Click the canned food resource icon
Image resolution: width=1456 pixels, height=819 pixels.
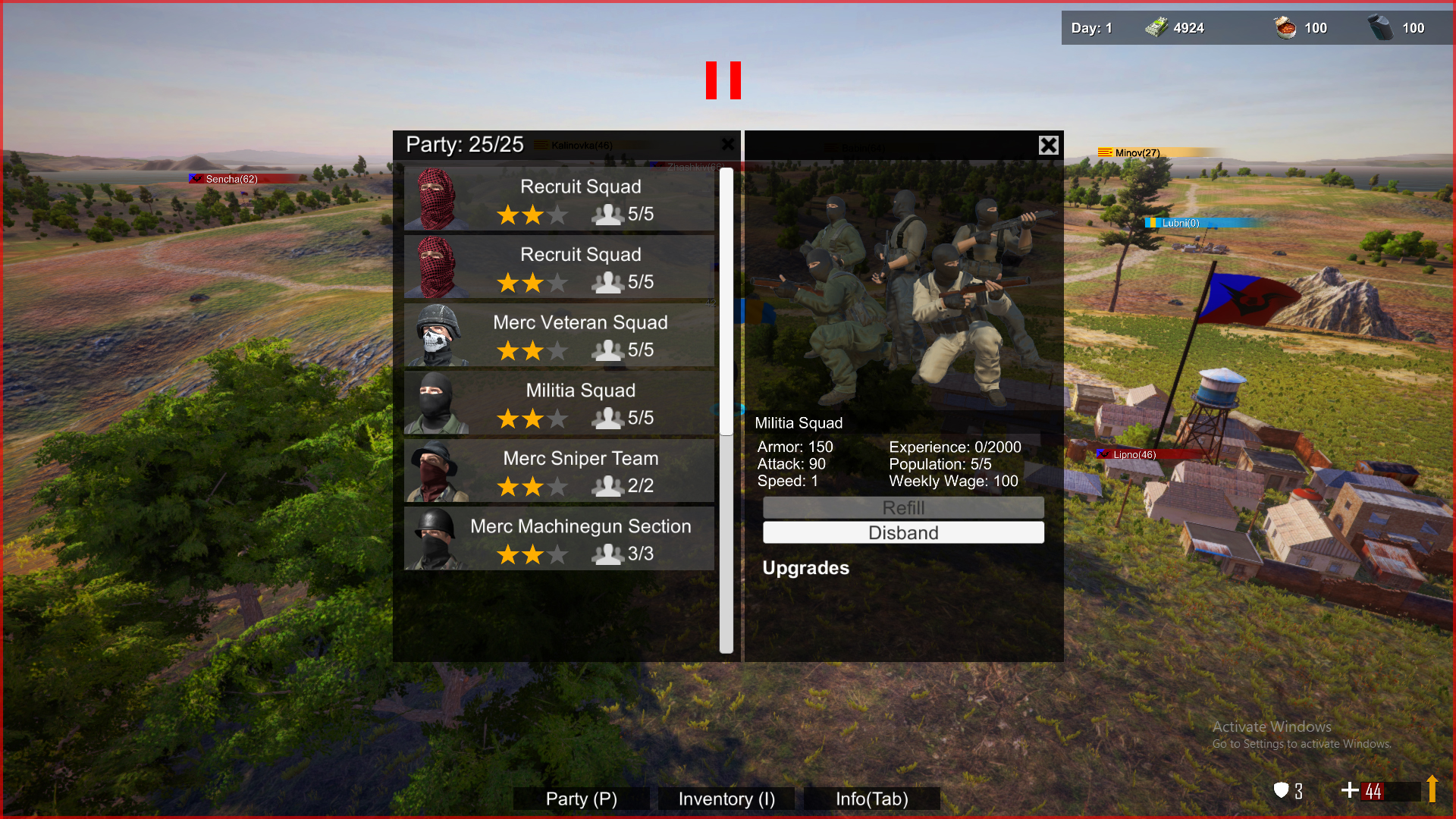coord(1283,27)
